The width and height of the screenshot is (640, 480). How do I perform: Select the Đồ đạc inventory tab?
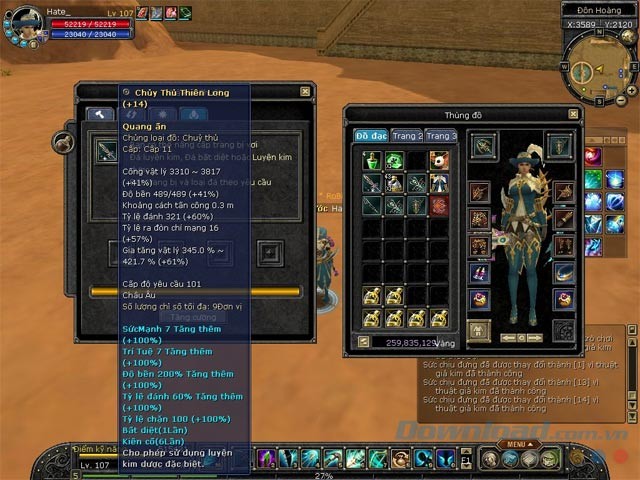(370, 136)
